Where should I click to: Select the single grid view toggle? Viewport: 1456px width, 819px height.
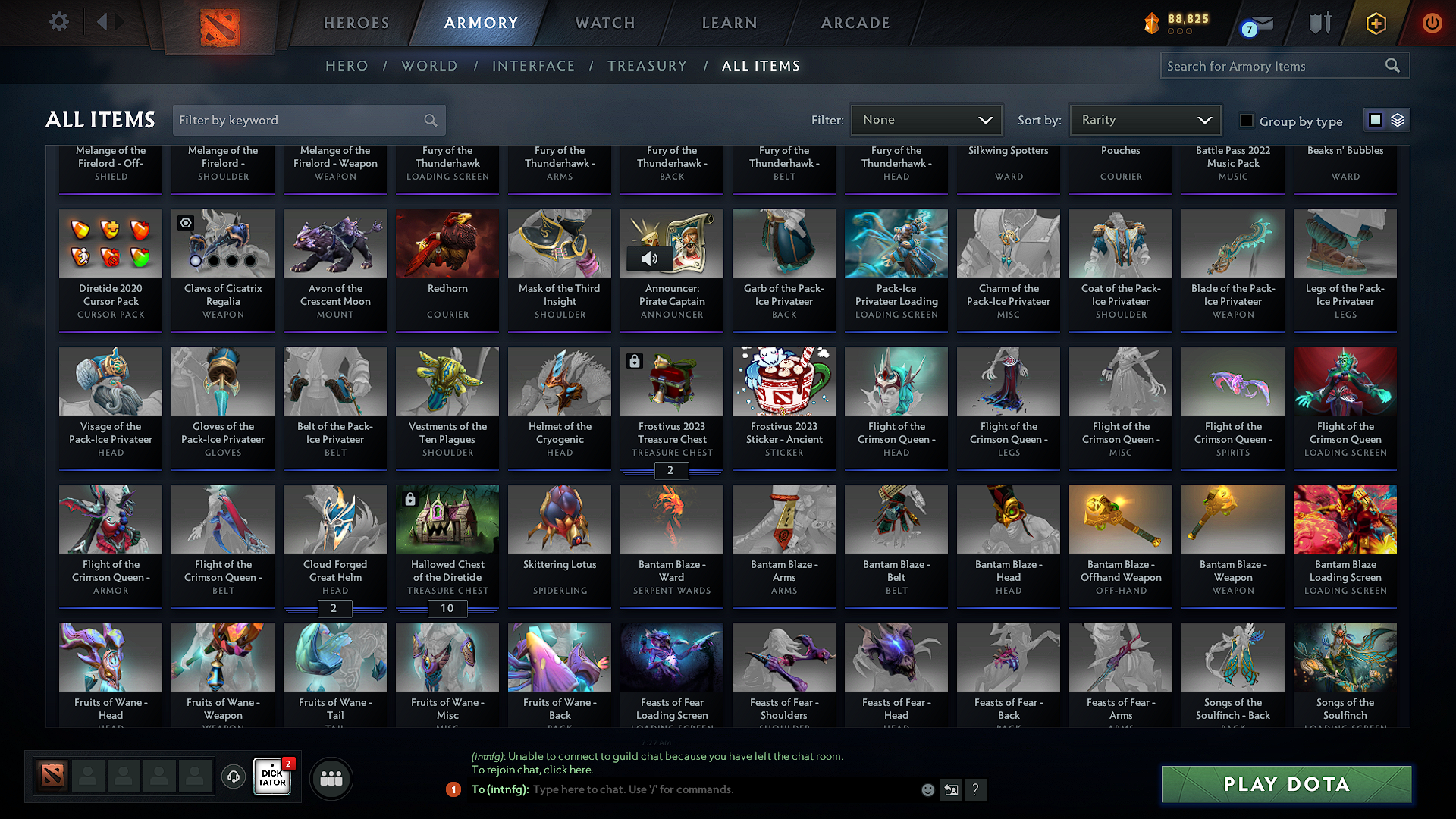(1375, 119)
